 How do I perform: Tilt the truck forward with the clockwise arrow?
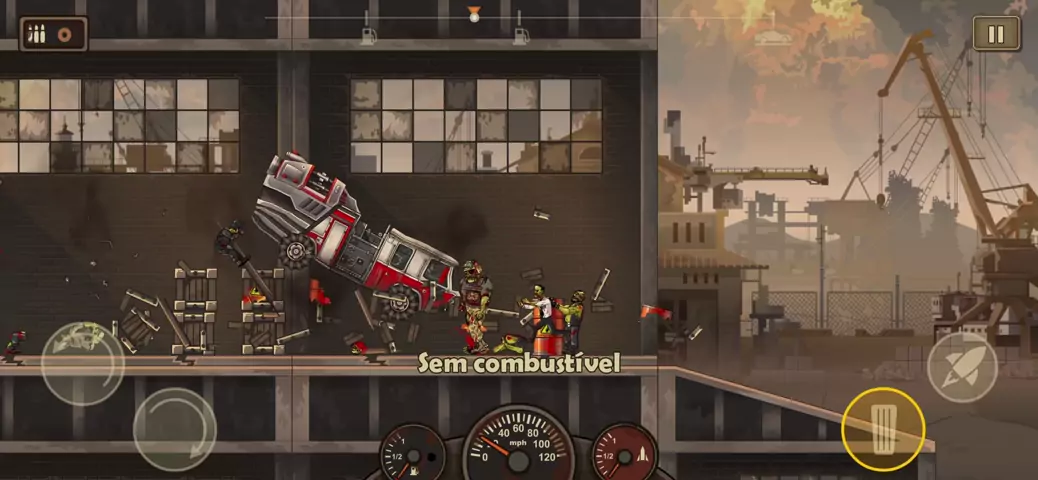pyautogui.click(x=175, y=429)
